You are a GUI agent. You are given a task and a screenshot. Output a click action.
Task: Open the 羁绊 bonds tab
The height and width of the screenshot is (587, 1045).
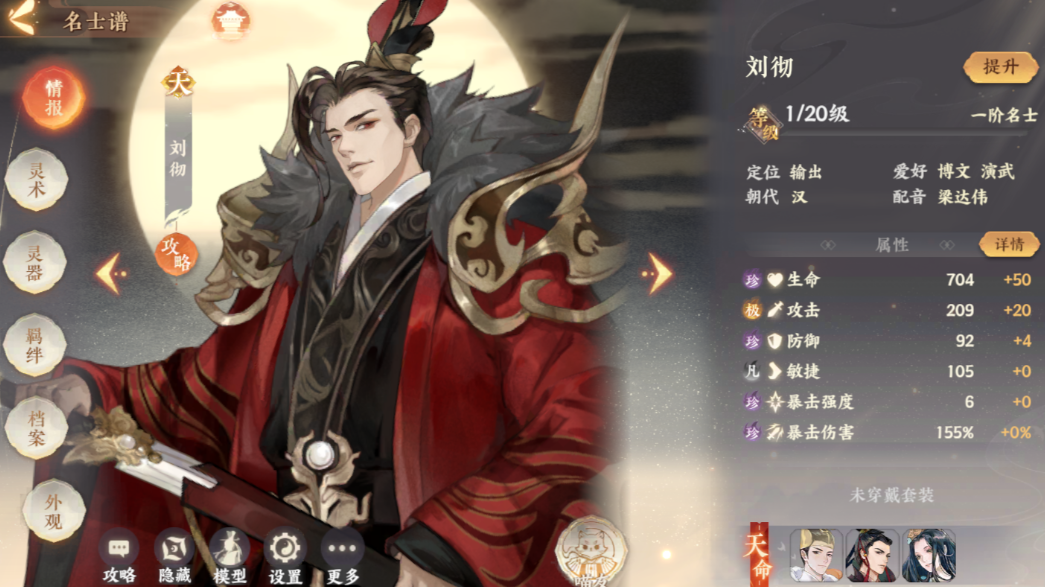[x=37, y=346]
